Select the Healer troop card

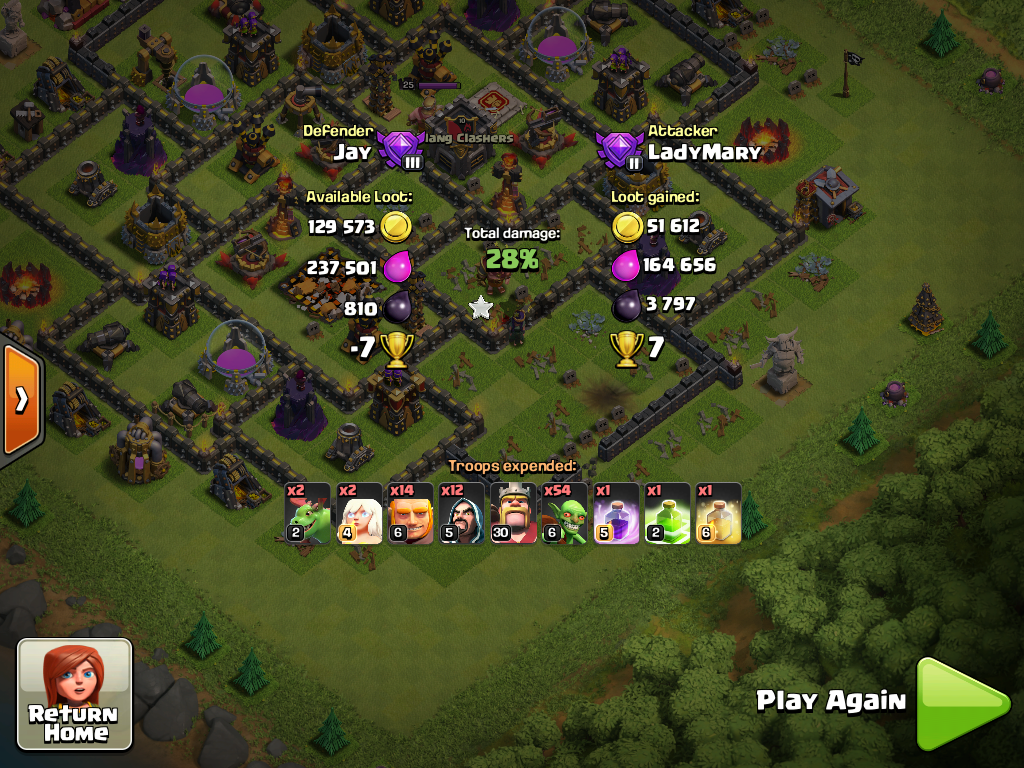click(x=359, y=514)
